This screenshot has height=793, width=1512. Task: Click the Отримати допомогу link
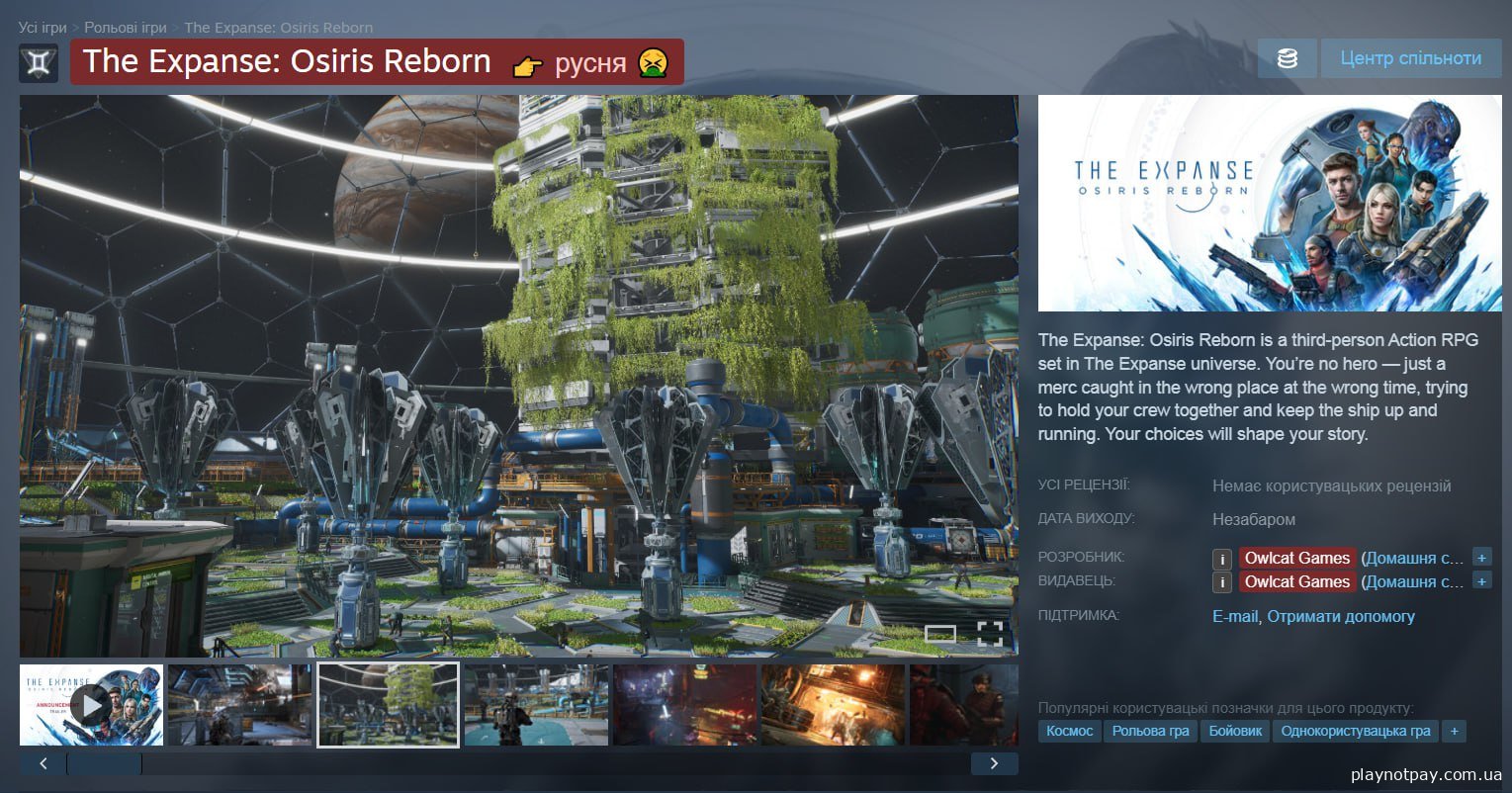(x=1341, y=616)
